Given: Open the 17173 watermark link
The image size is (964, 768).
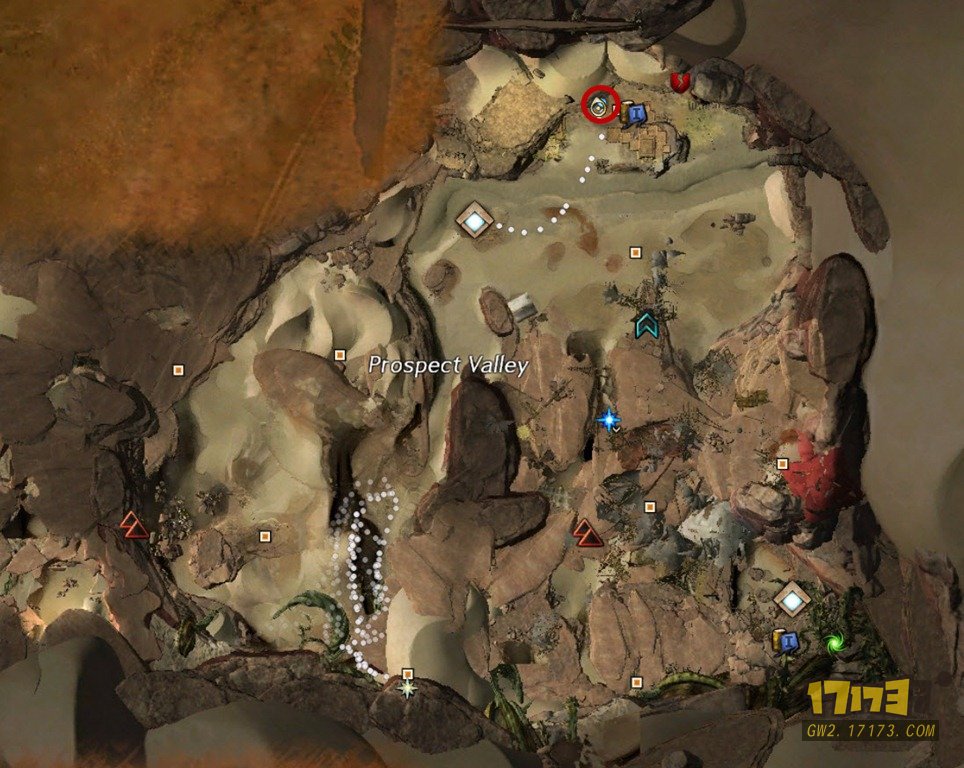Looking at the screenshot, I should pos(872,708).
